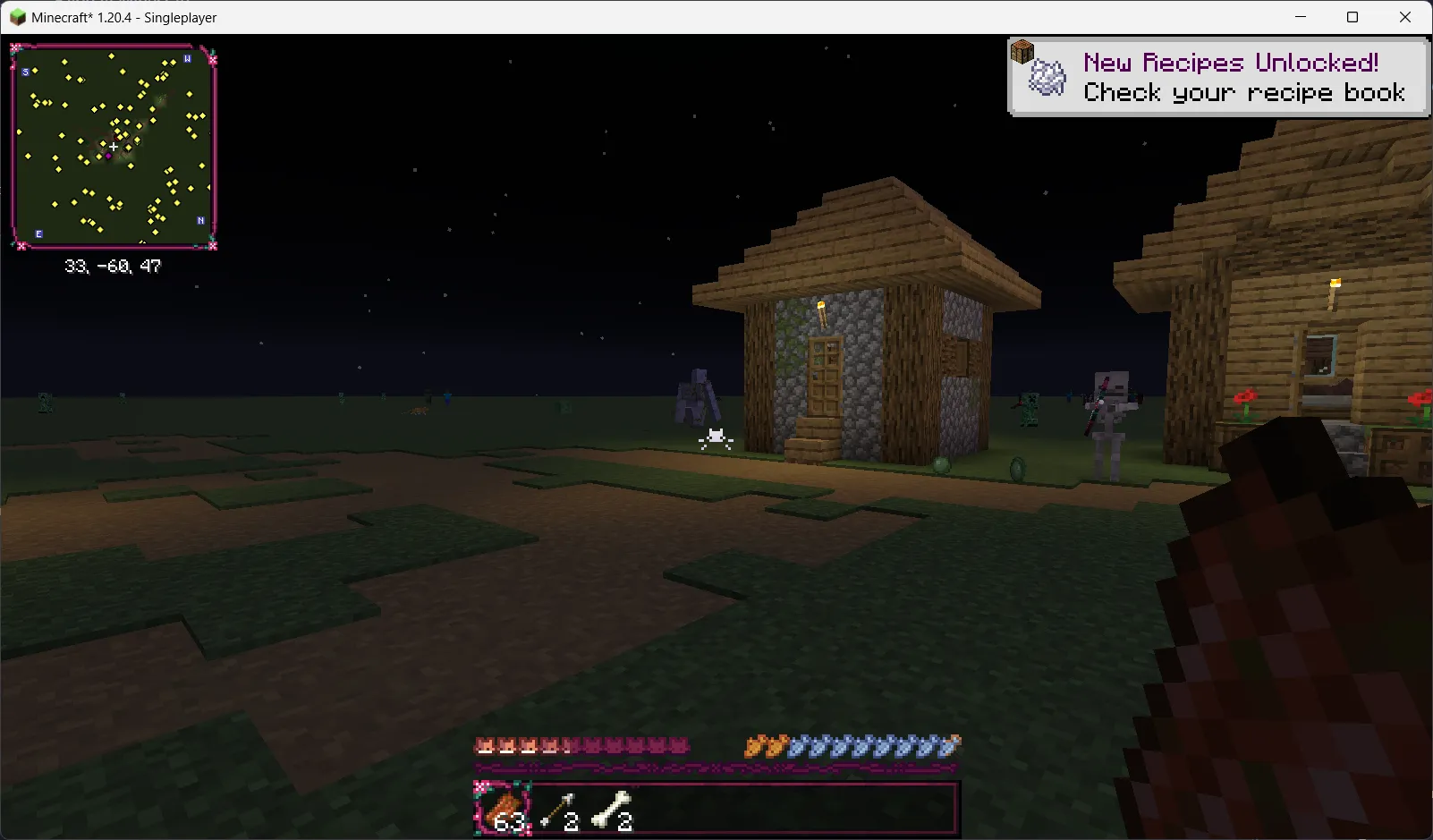
Task: Click the coordinates text below the minimap
Action: coord(114,265)
